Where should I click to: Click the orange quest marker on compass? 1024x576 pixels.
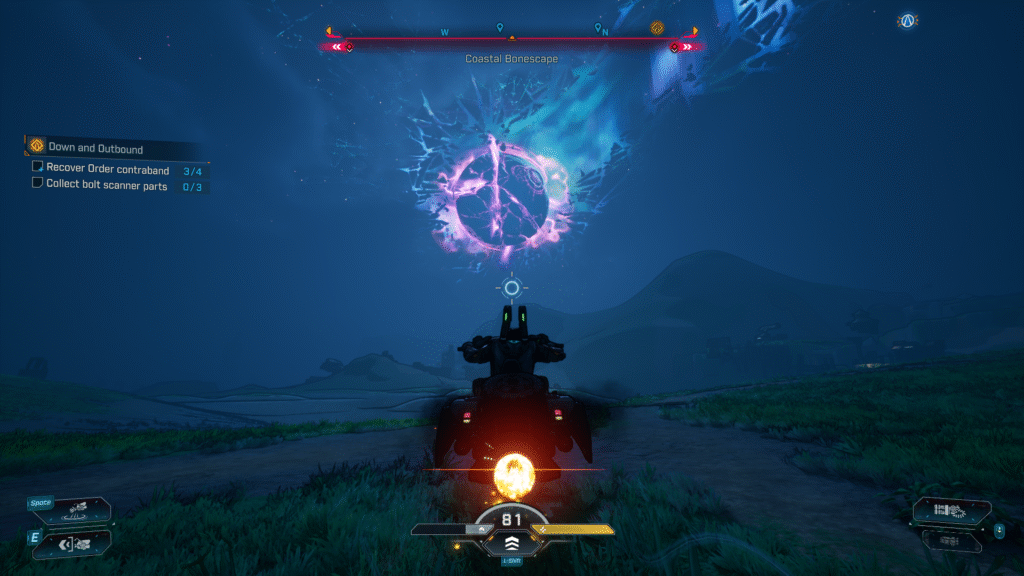pos(657,28)
